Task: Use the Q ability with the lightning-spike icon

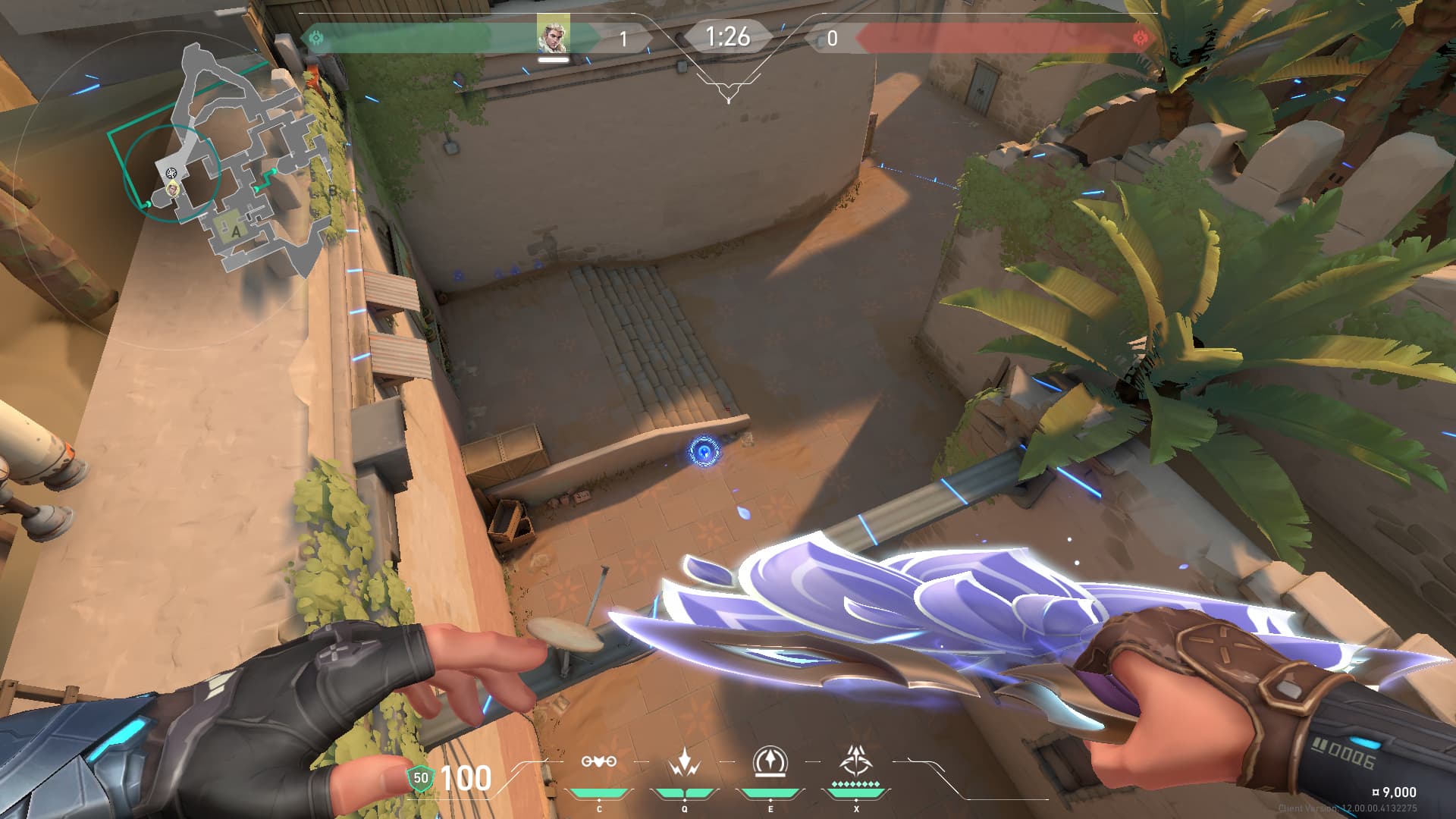Action: click(x=685, y=762)
